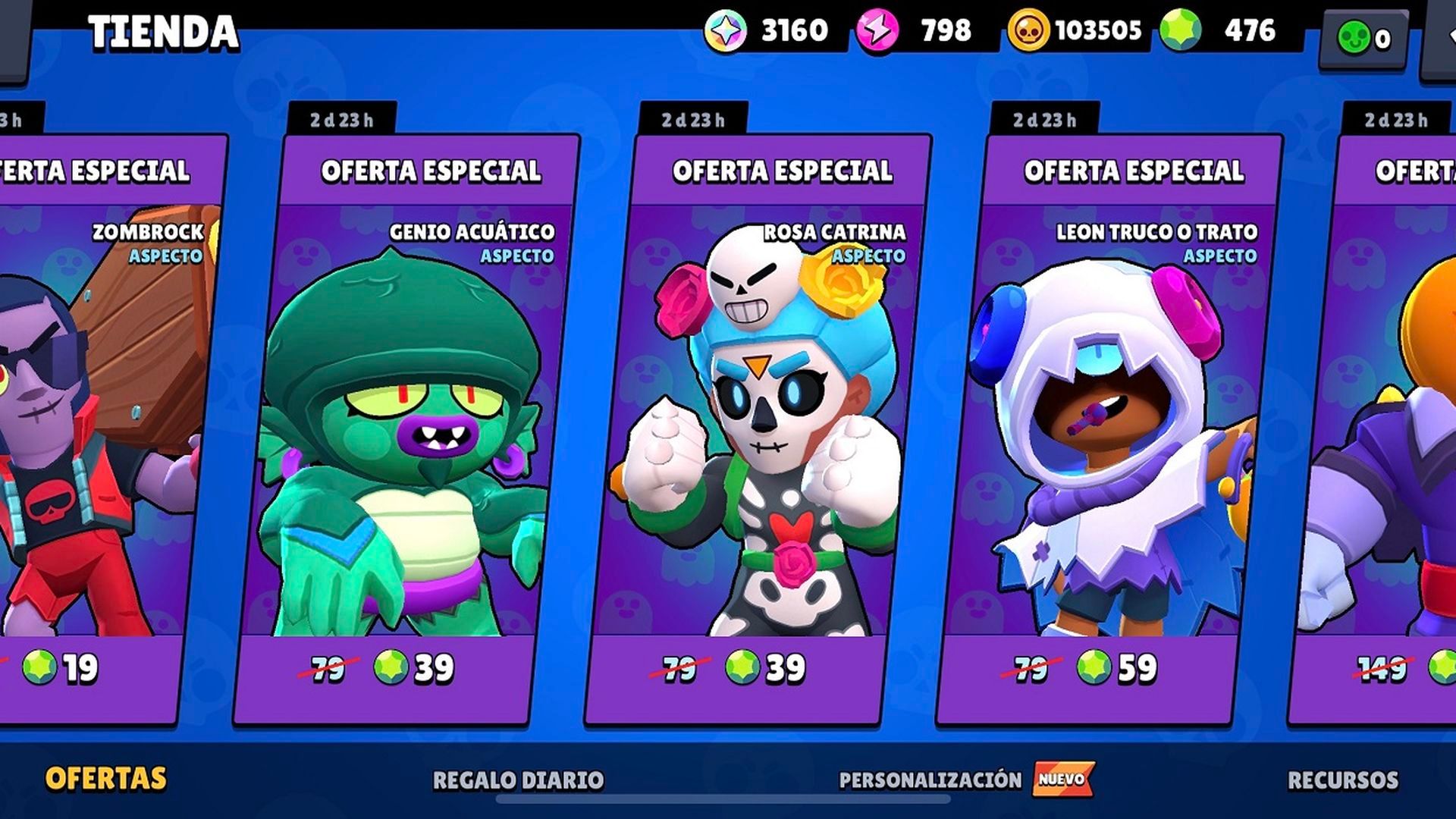
Task: Click the pink lightning currency icon
Action: click(877, 31)
